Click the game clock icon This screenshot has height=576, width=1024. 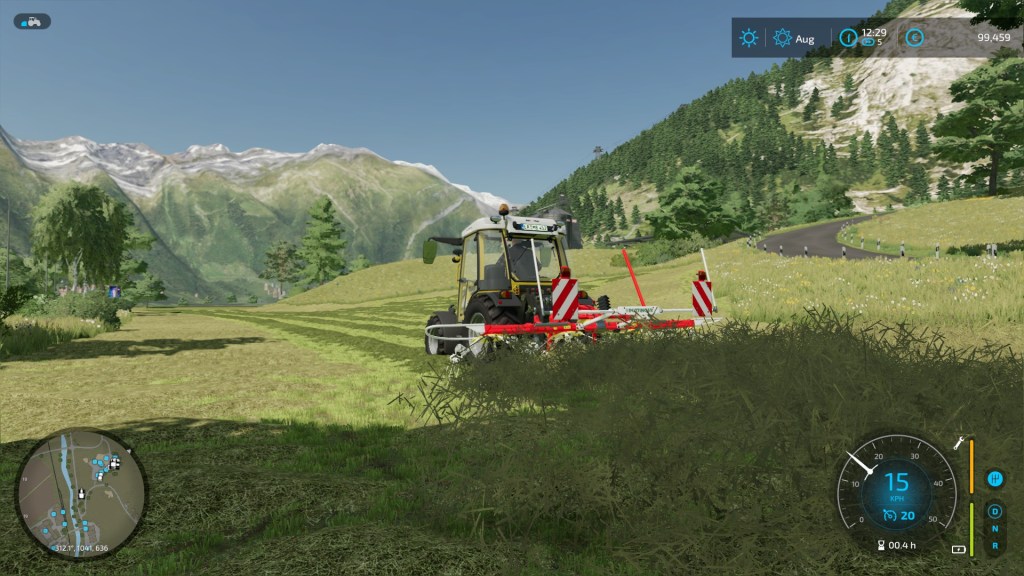point(848,38)
